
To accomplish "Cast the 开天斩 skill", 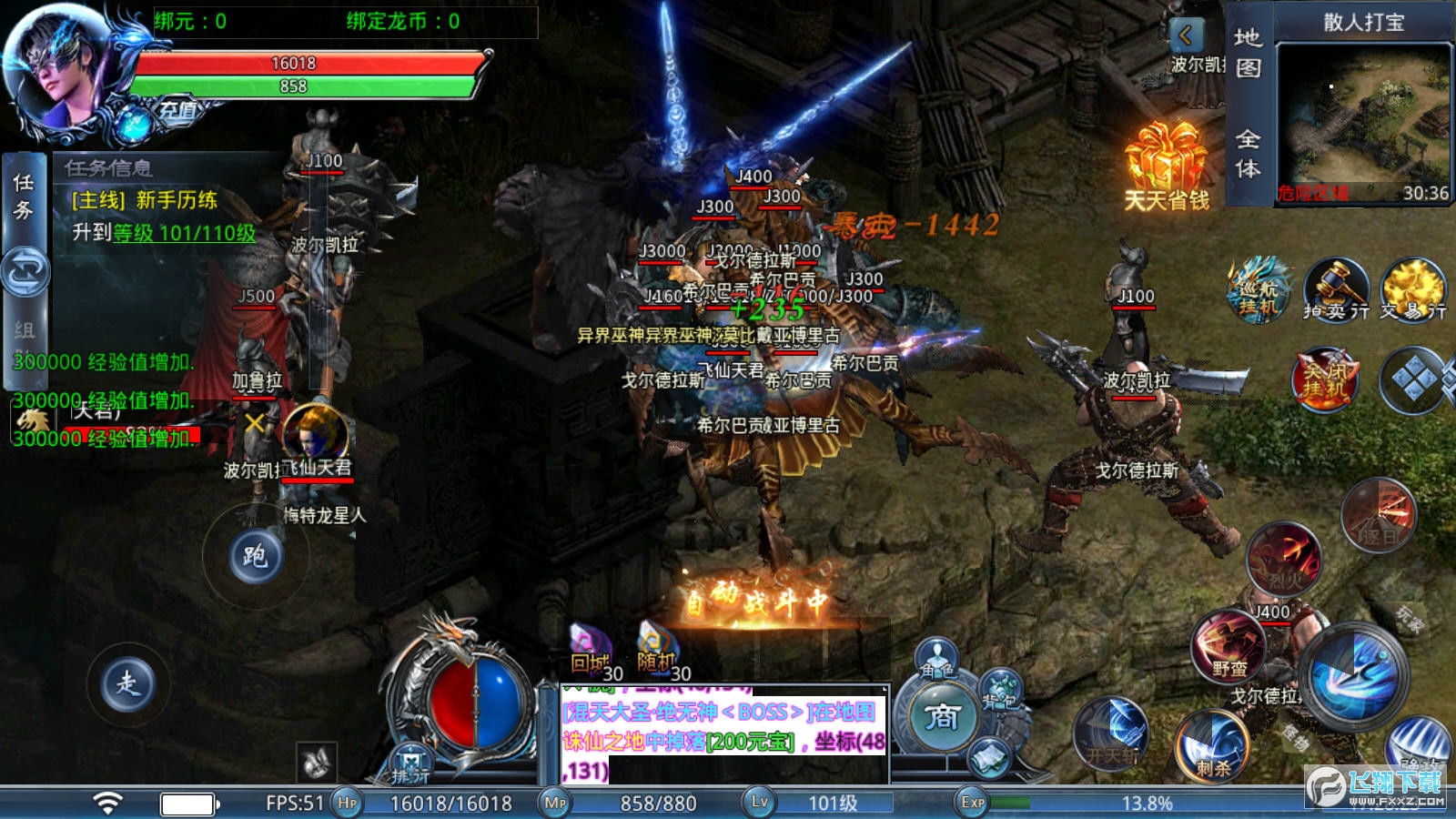I will tap(1112, 733).
